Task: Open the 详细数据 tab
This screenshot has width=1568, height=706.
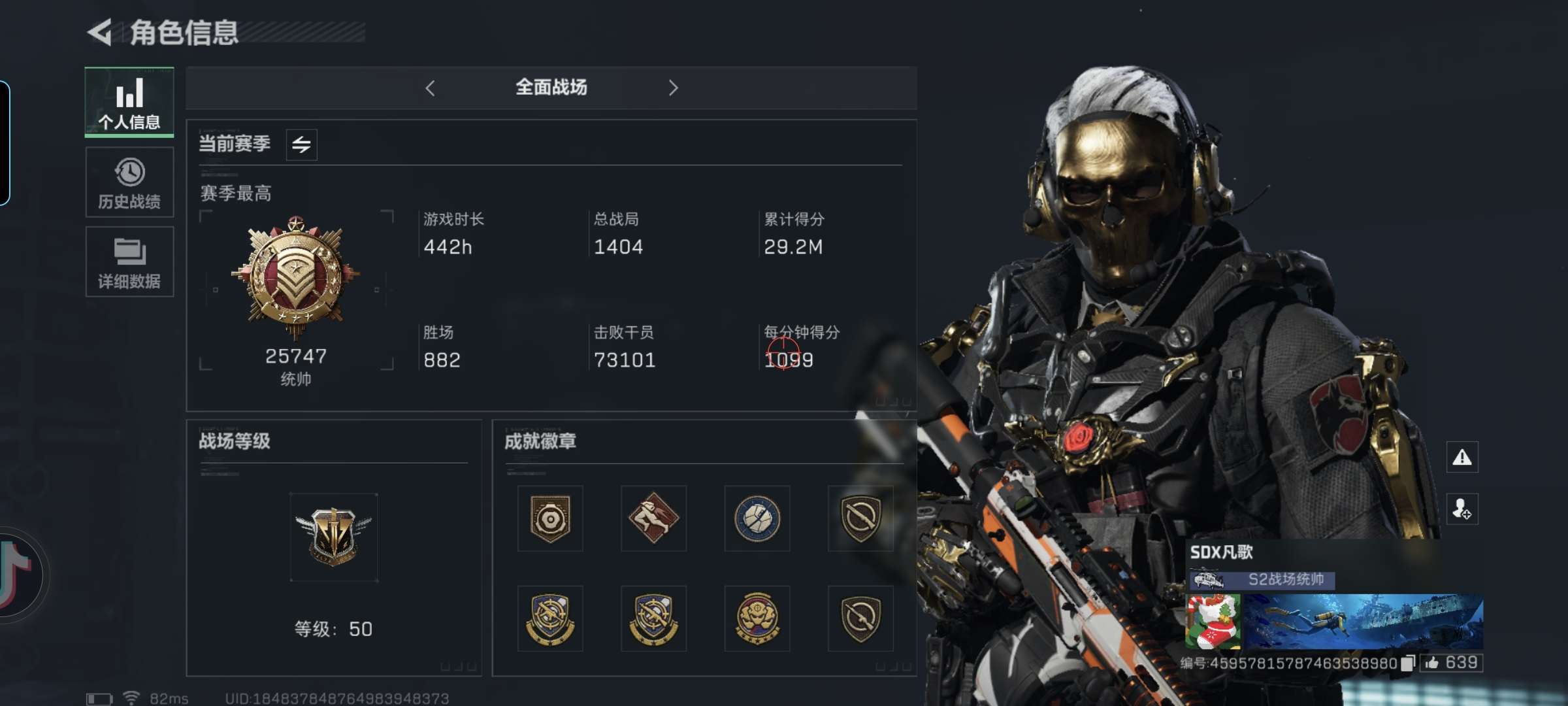Action: 129,262
